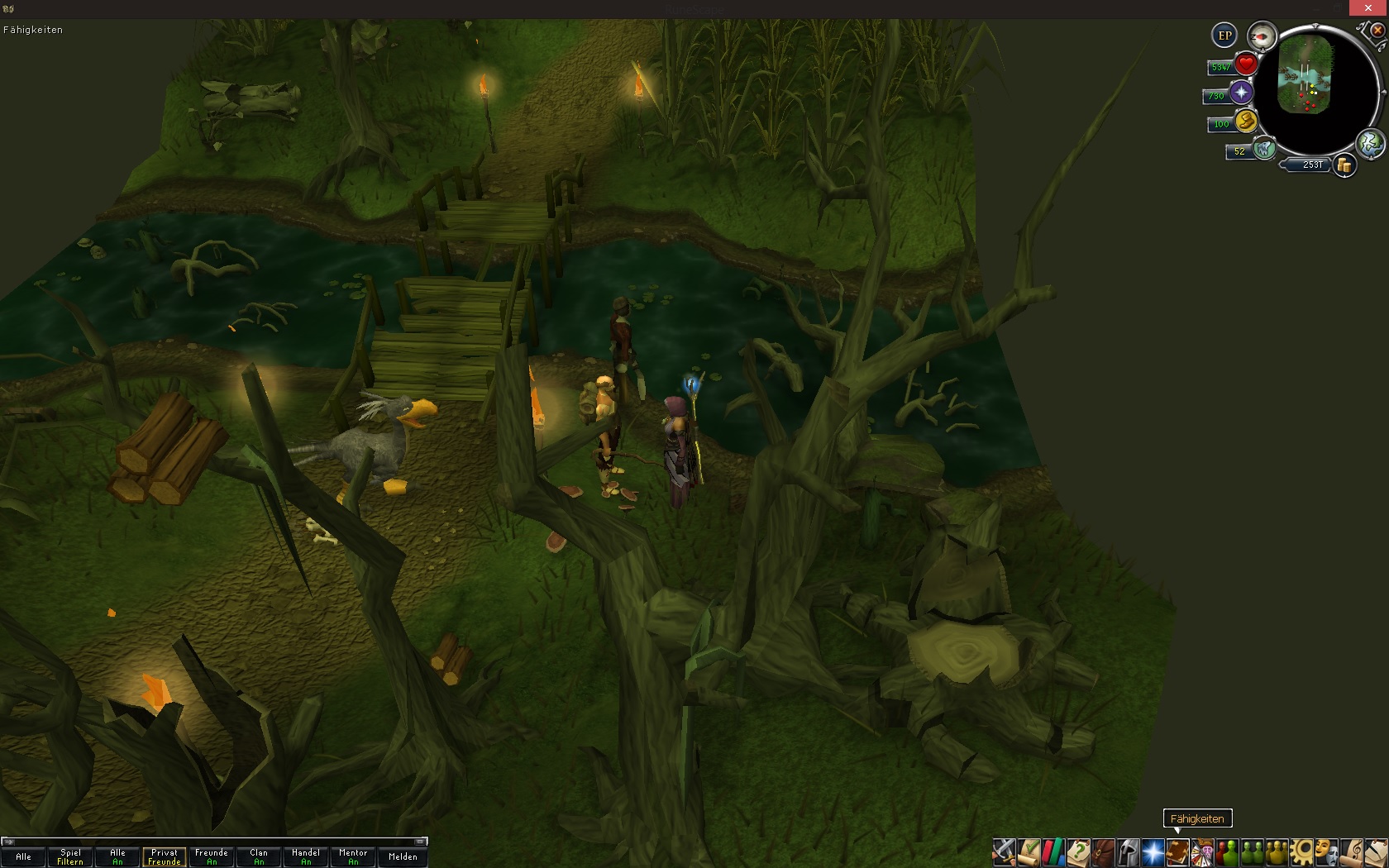The height and width of the screenshot is (868, 1389).
Task: Open the brown backpack inventory
Action: click(x=1103, y=851)
